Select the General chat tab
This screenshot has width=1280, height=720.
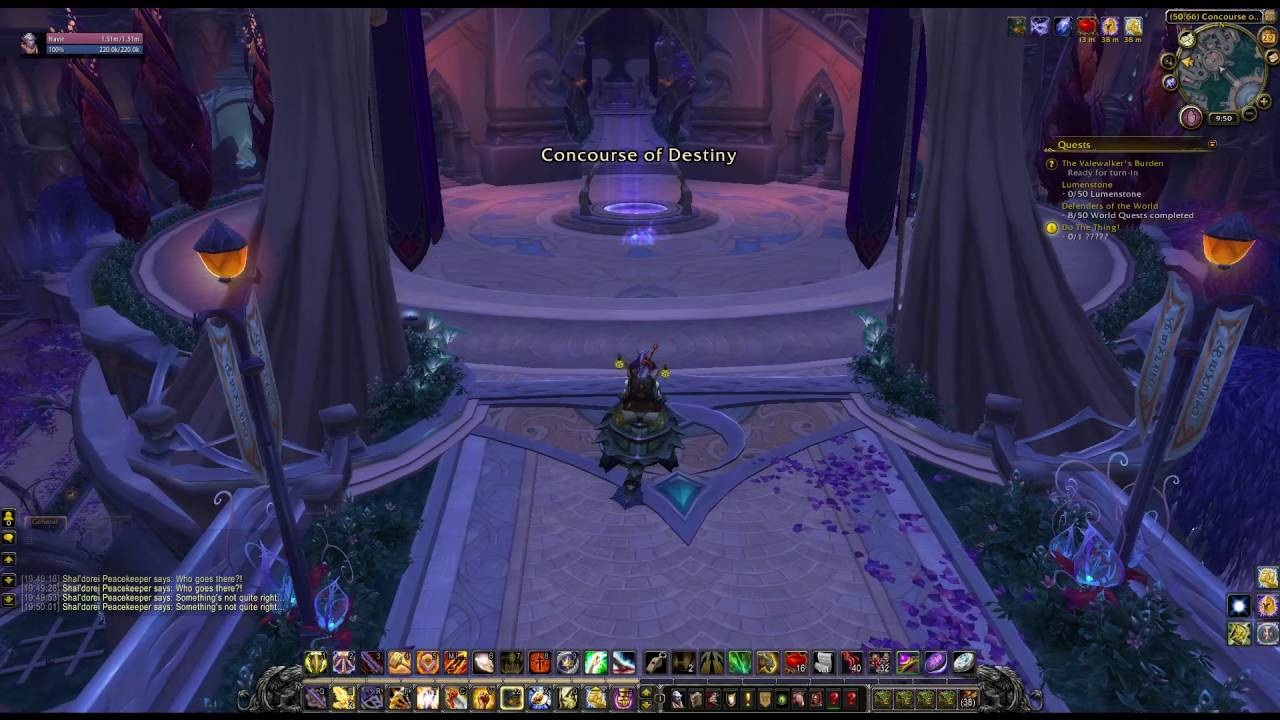(x=45, y=521)
